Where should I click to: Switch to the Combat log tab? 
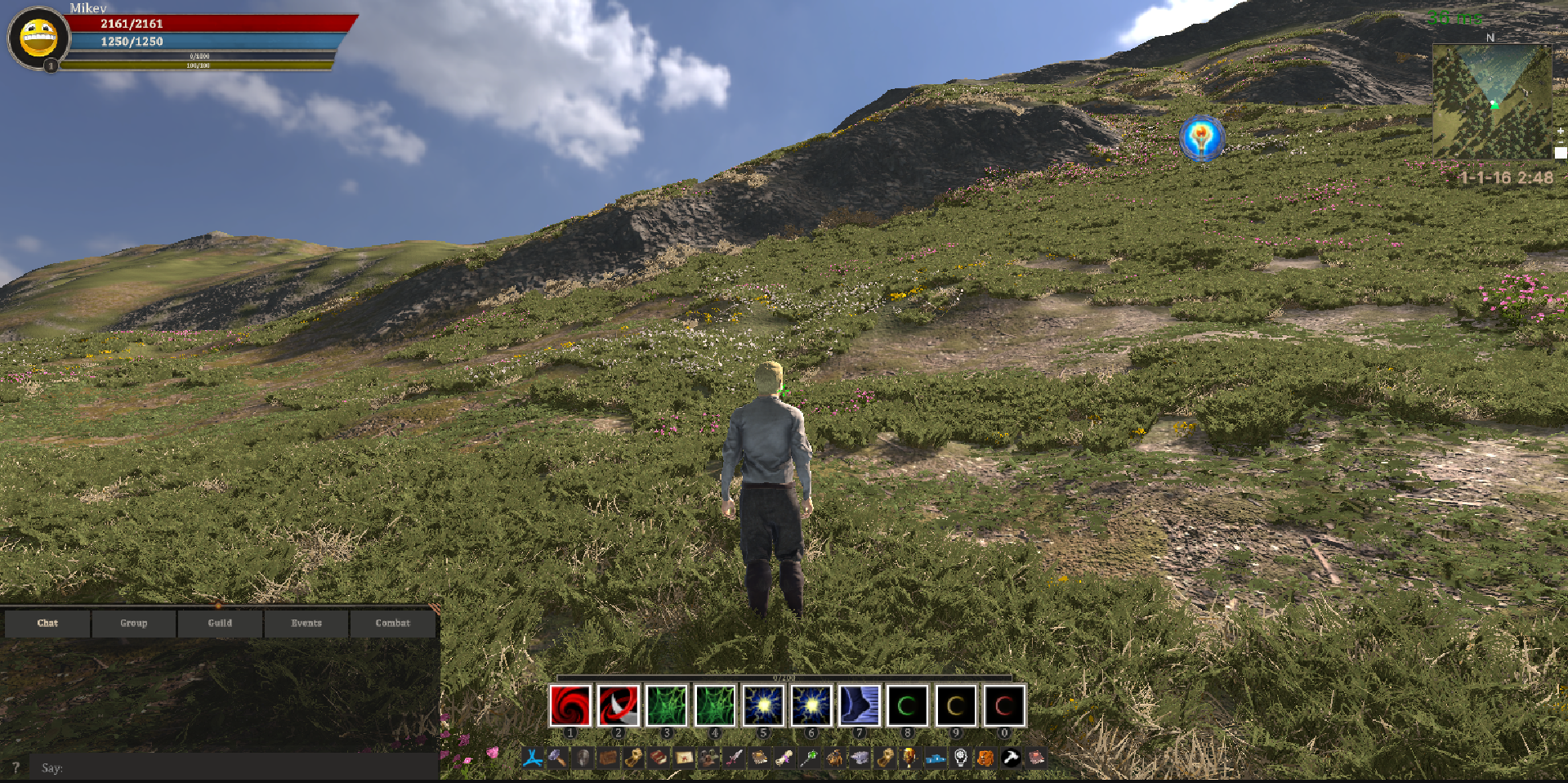pos(393,623)
